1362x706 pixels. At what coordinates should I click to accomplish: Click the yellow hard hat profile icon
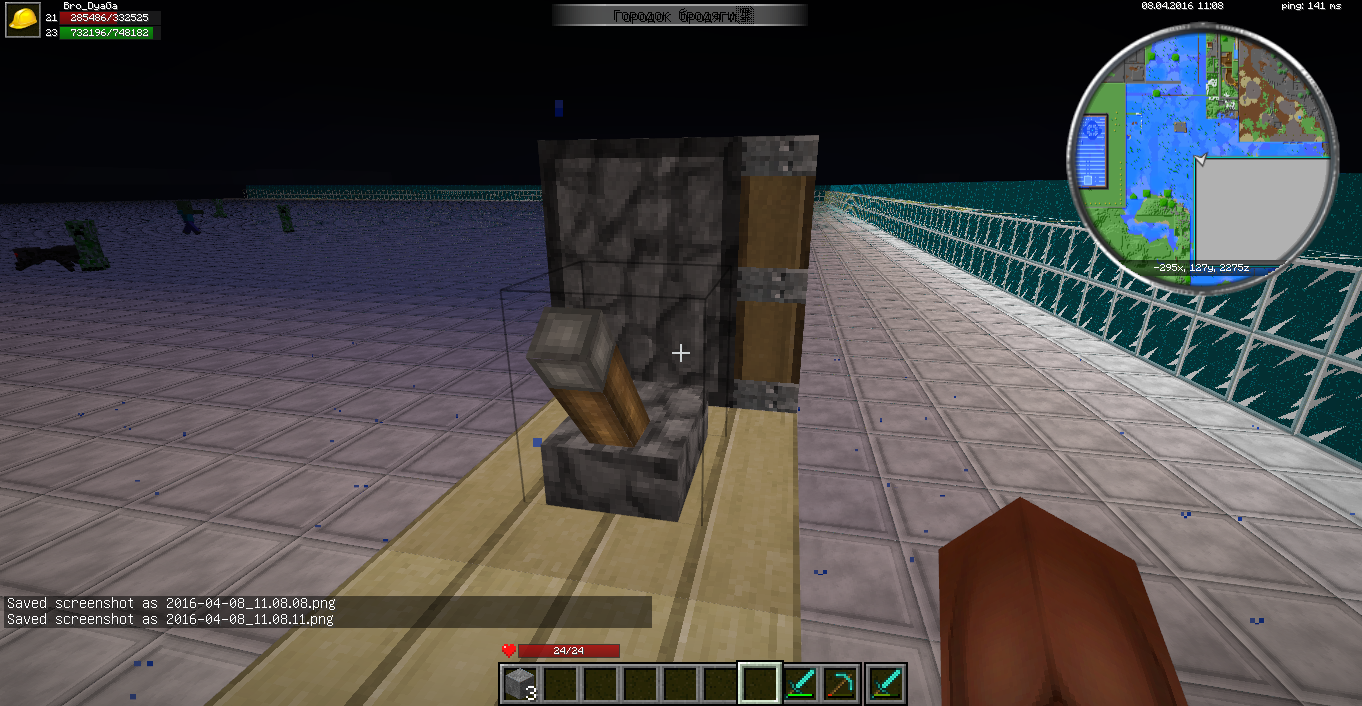click(x=23, y=20)
